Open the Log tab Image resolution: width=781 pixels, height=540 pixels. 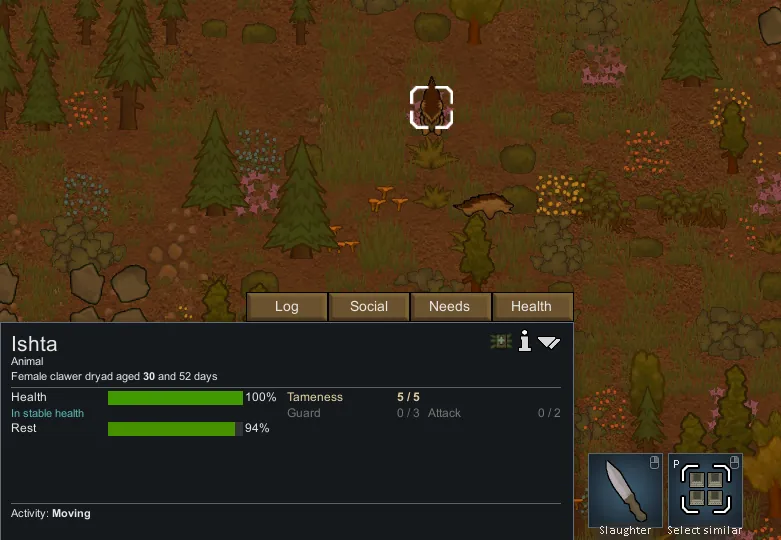point(287,307)
